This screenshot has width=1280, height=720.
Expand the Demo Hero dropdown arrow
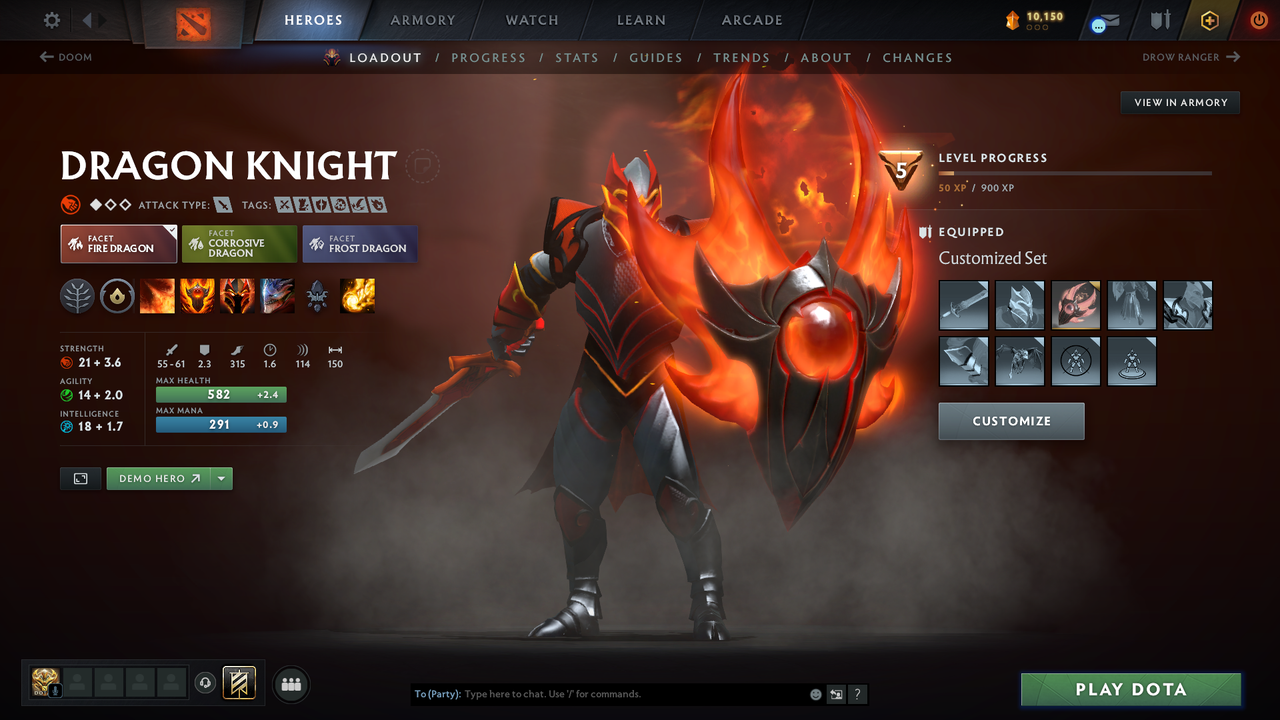[221, 478]
